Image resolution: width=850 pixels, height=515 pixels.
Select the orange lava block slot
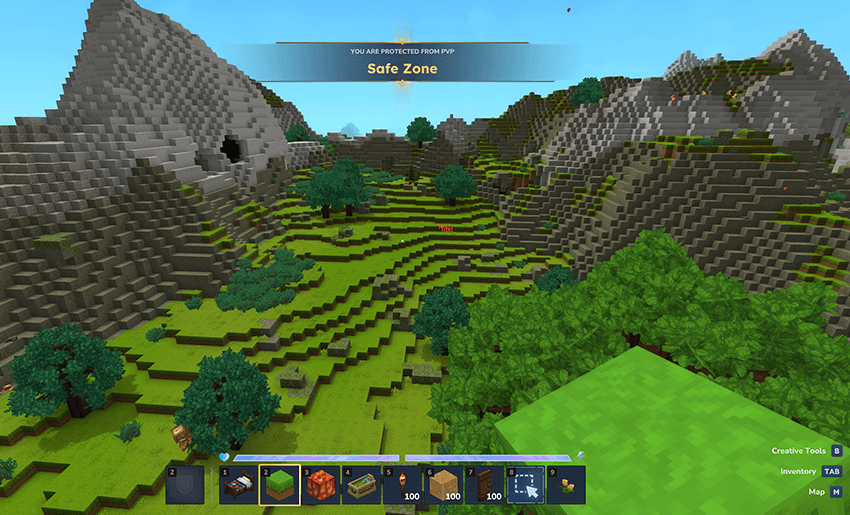click(x=320, y=485)
